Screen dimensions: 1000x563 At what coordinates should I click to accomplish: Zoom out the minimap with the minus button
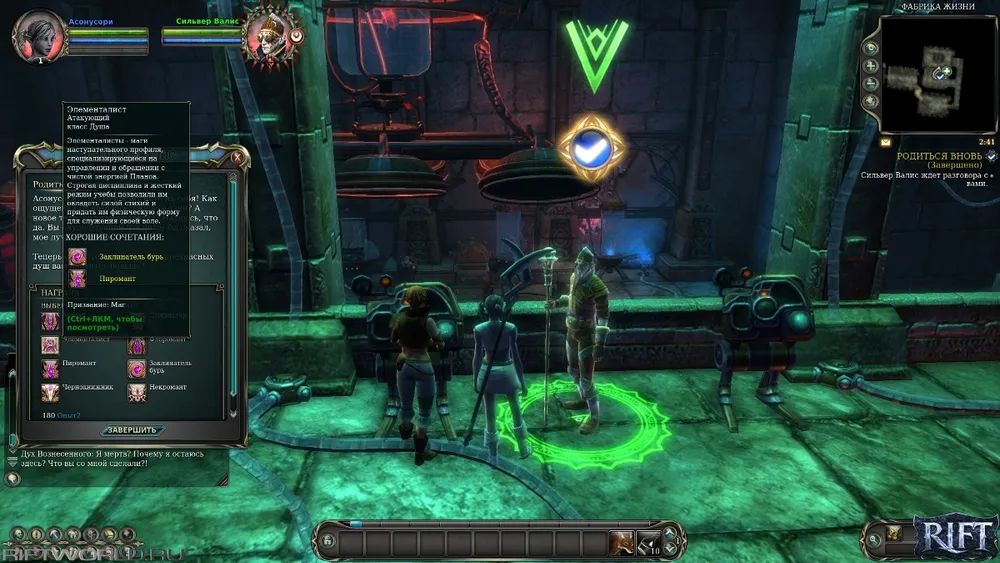click(872, 84)
